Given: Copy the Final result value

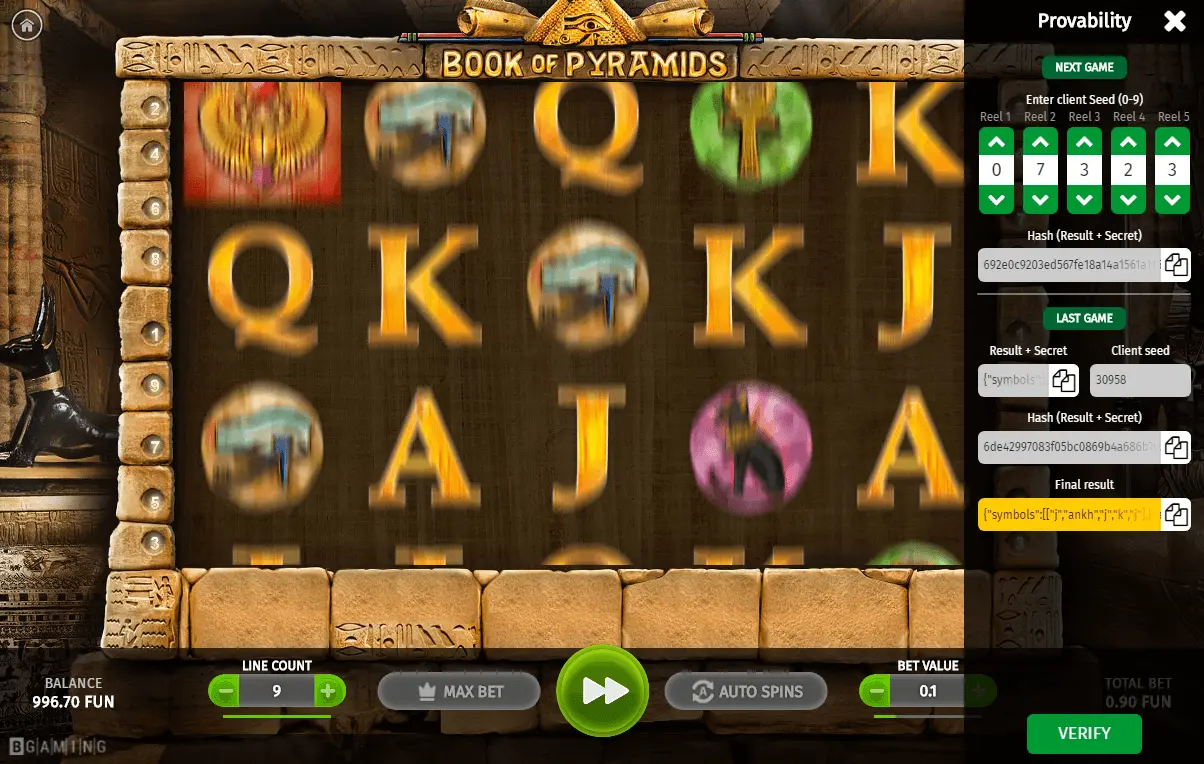Looking at the screenshot, I should pos(1176,514).
